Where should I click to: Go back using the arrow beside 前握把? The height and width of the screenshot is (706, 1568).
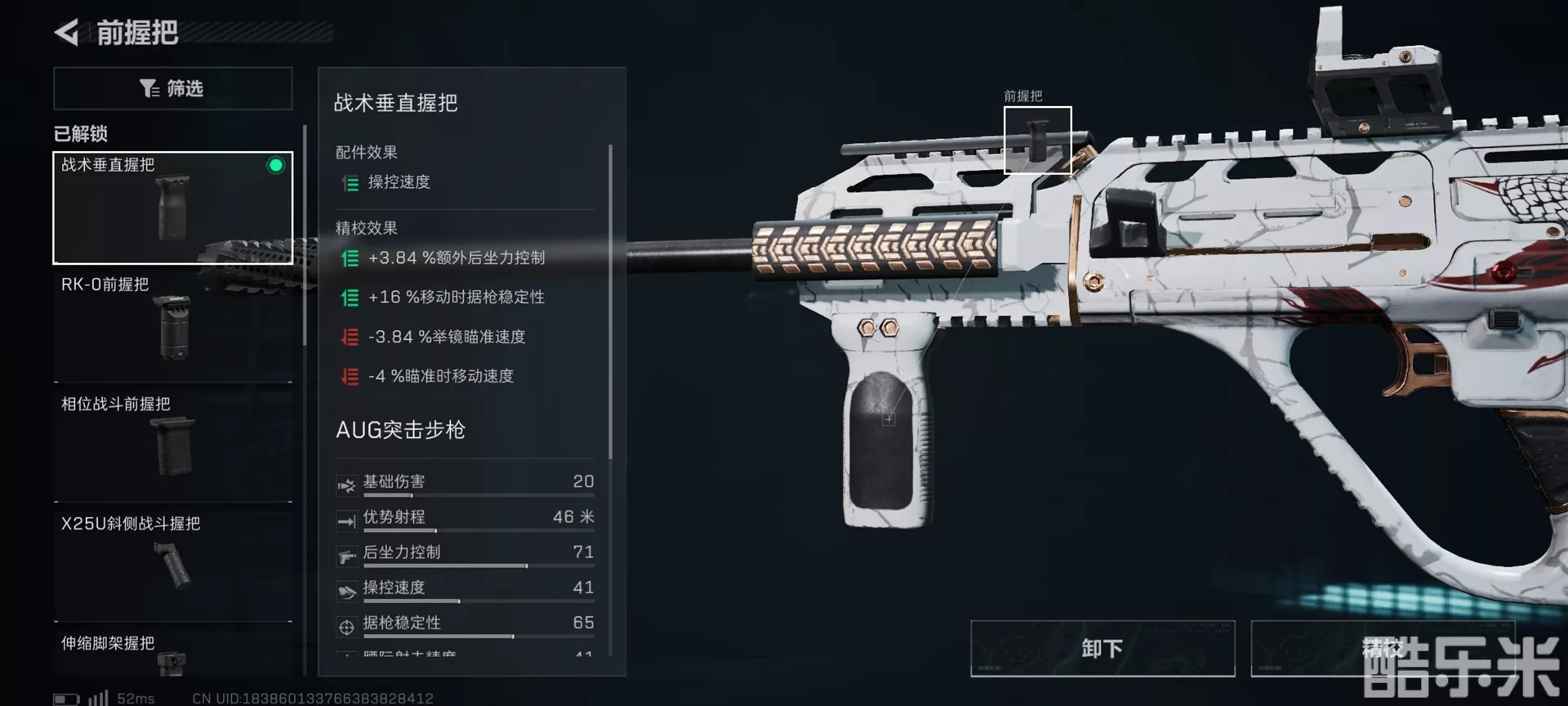tap(67, 33)
